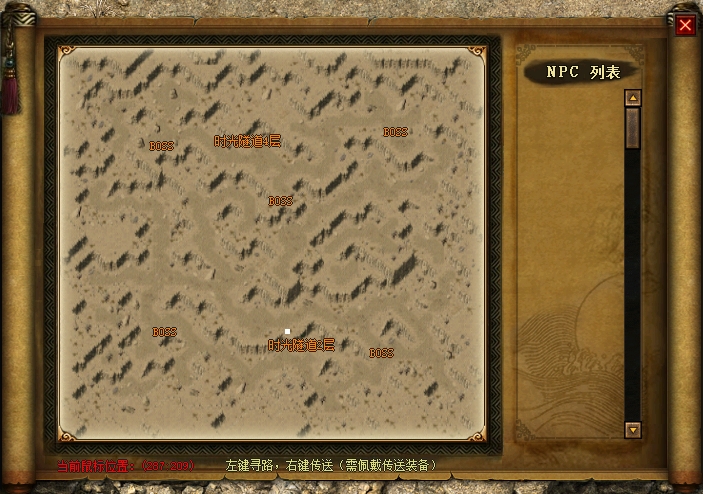Click the NPC list scrollbar thumb
The height and width of the screenshot is (494, 703).
pos(632,127)
